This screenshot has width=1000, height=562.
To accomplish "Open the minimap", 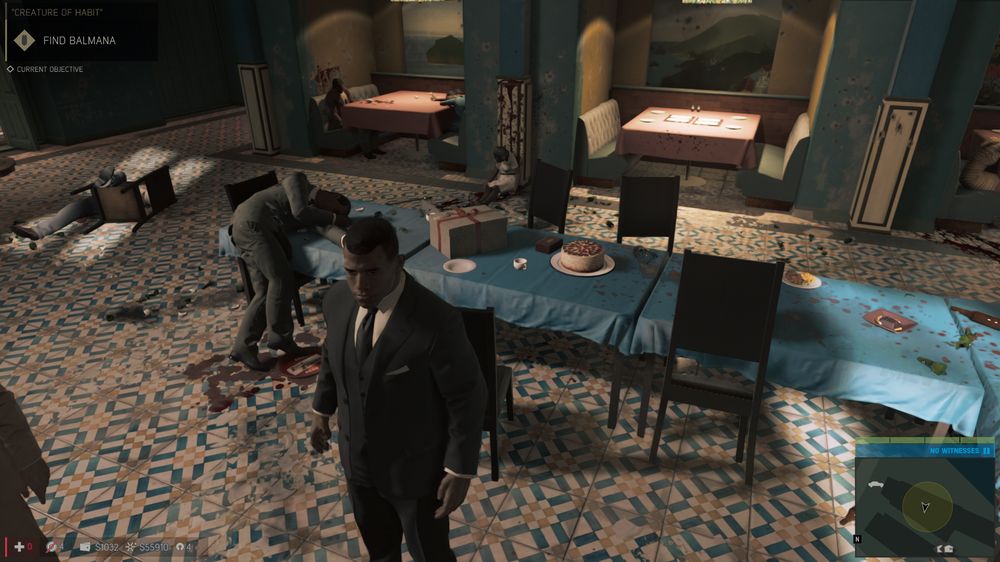I will pos(925,505).
